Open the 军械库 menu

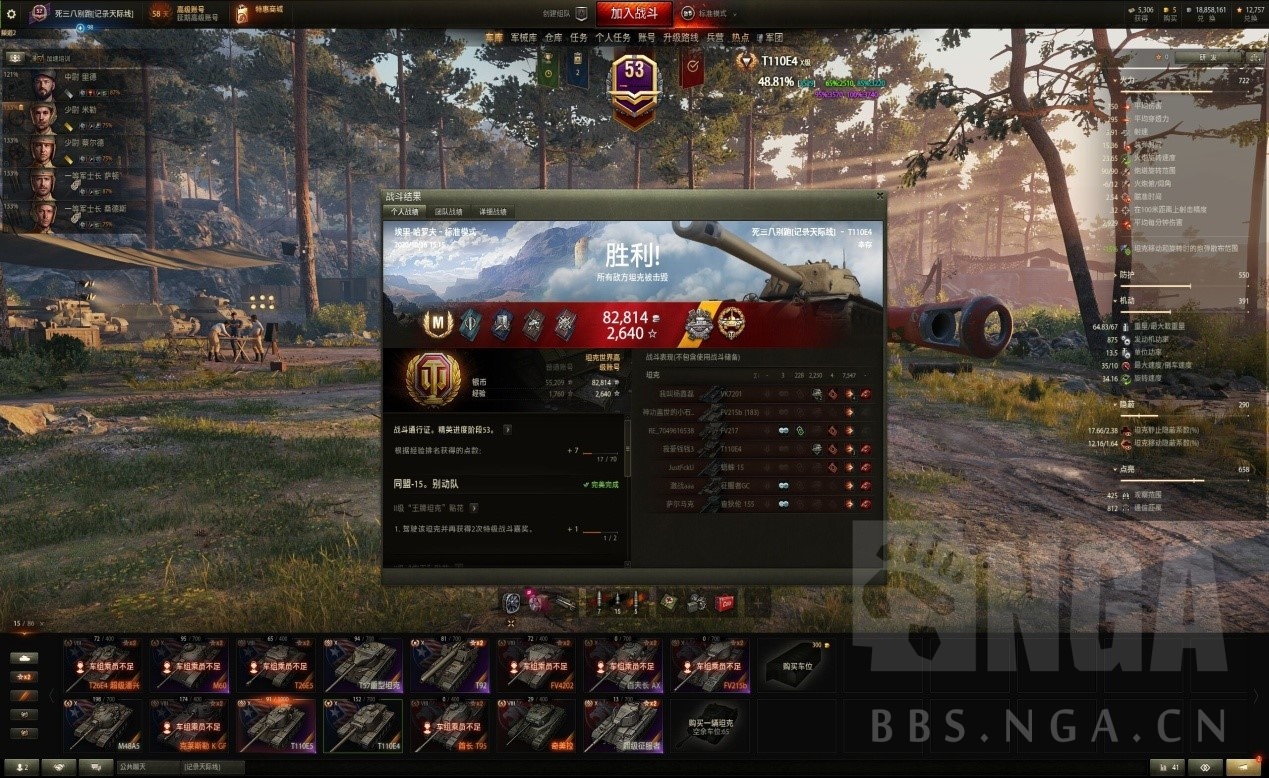(524, 38)
